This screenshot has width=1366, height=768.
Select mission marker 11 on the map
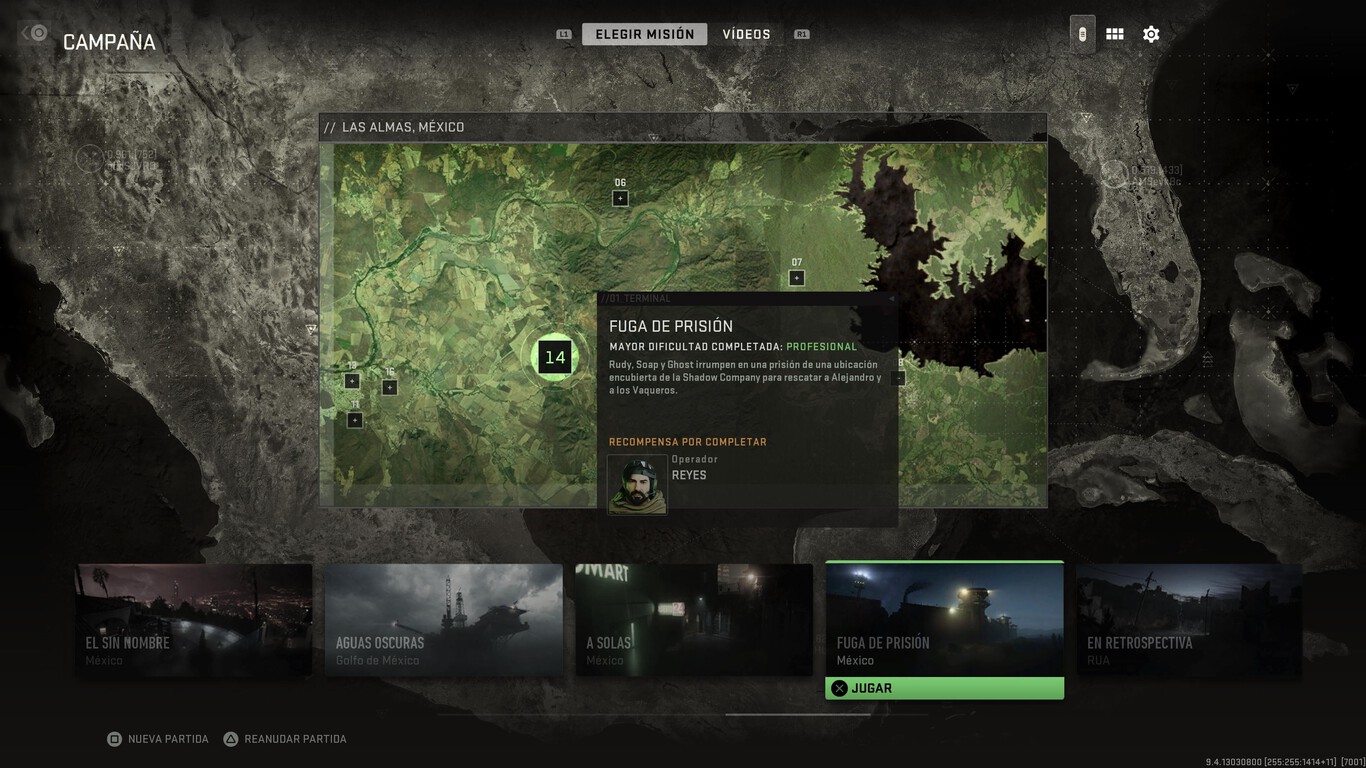click(x=355, y=420)
